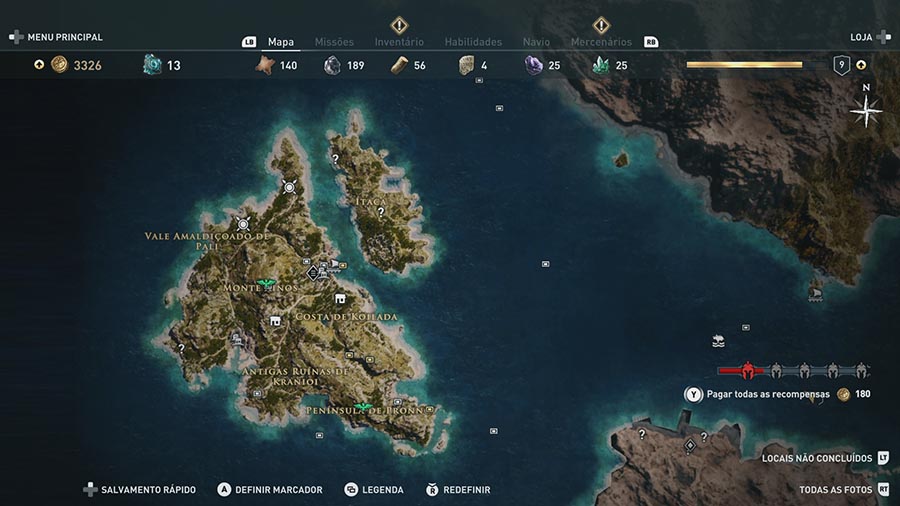Image resolution: width=900 pixels, height=506 pixels.
Task: Select the Monte Ainos eagle sync point
Action: (x=267, y=284)
